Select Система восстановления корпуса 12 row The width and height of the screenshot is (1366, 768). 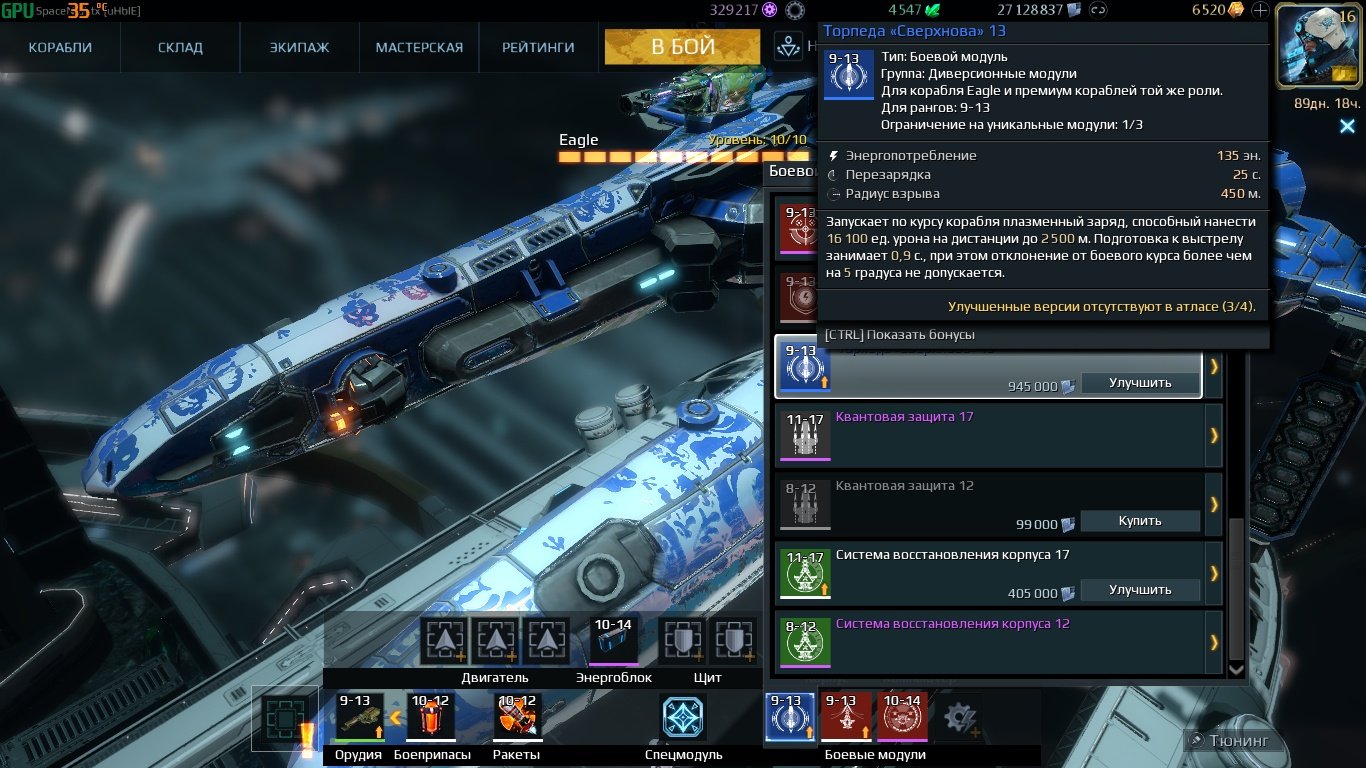pyautogui.click(x=990, y=641)
